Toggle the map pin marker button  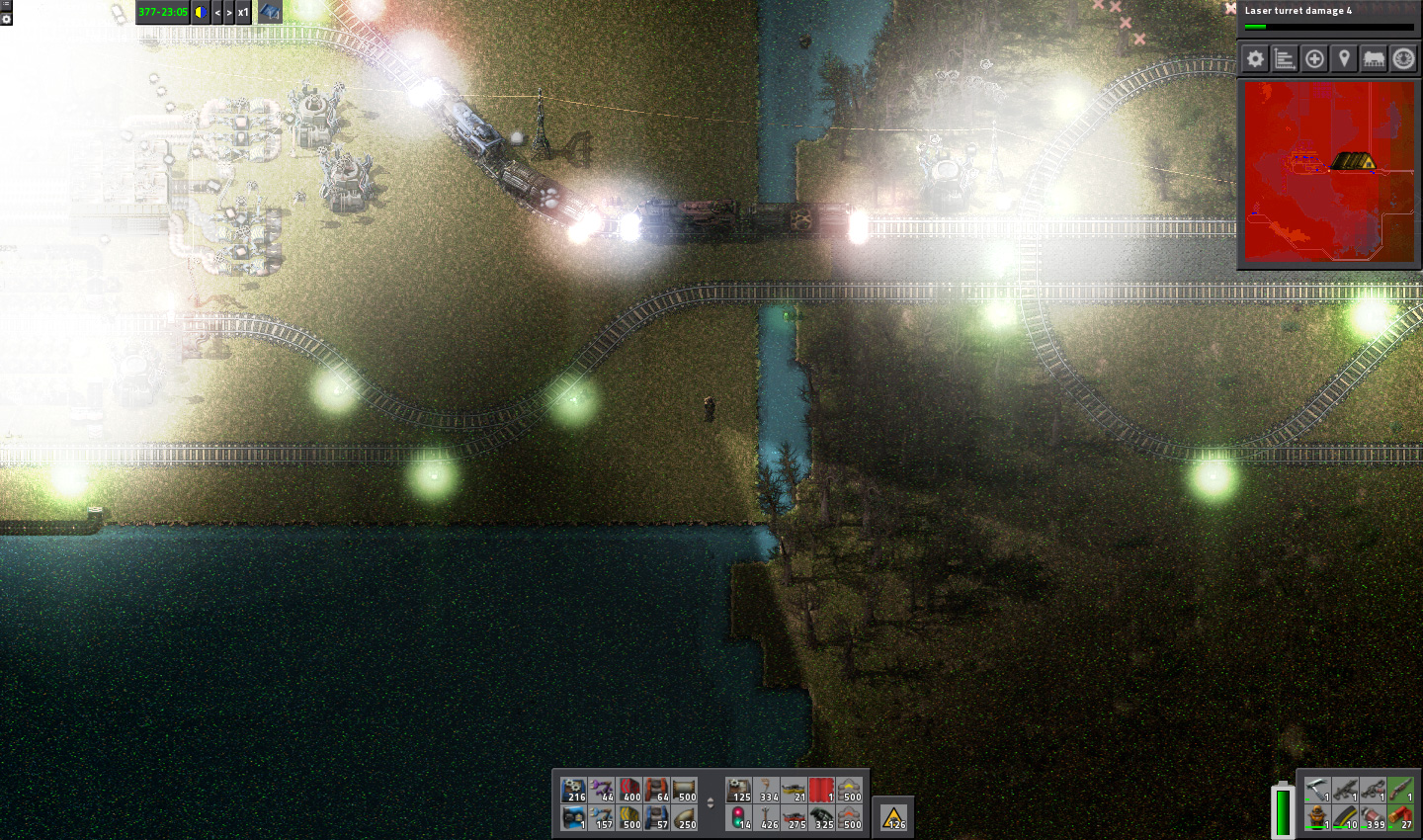click(1344, 59)
